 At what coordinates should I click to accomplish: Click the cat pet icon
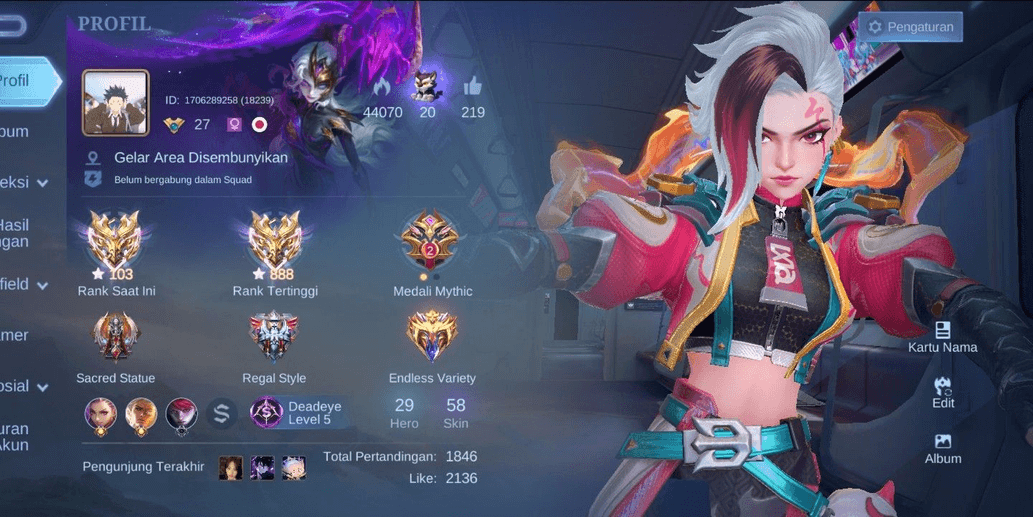427,86
